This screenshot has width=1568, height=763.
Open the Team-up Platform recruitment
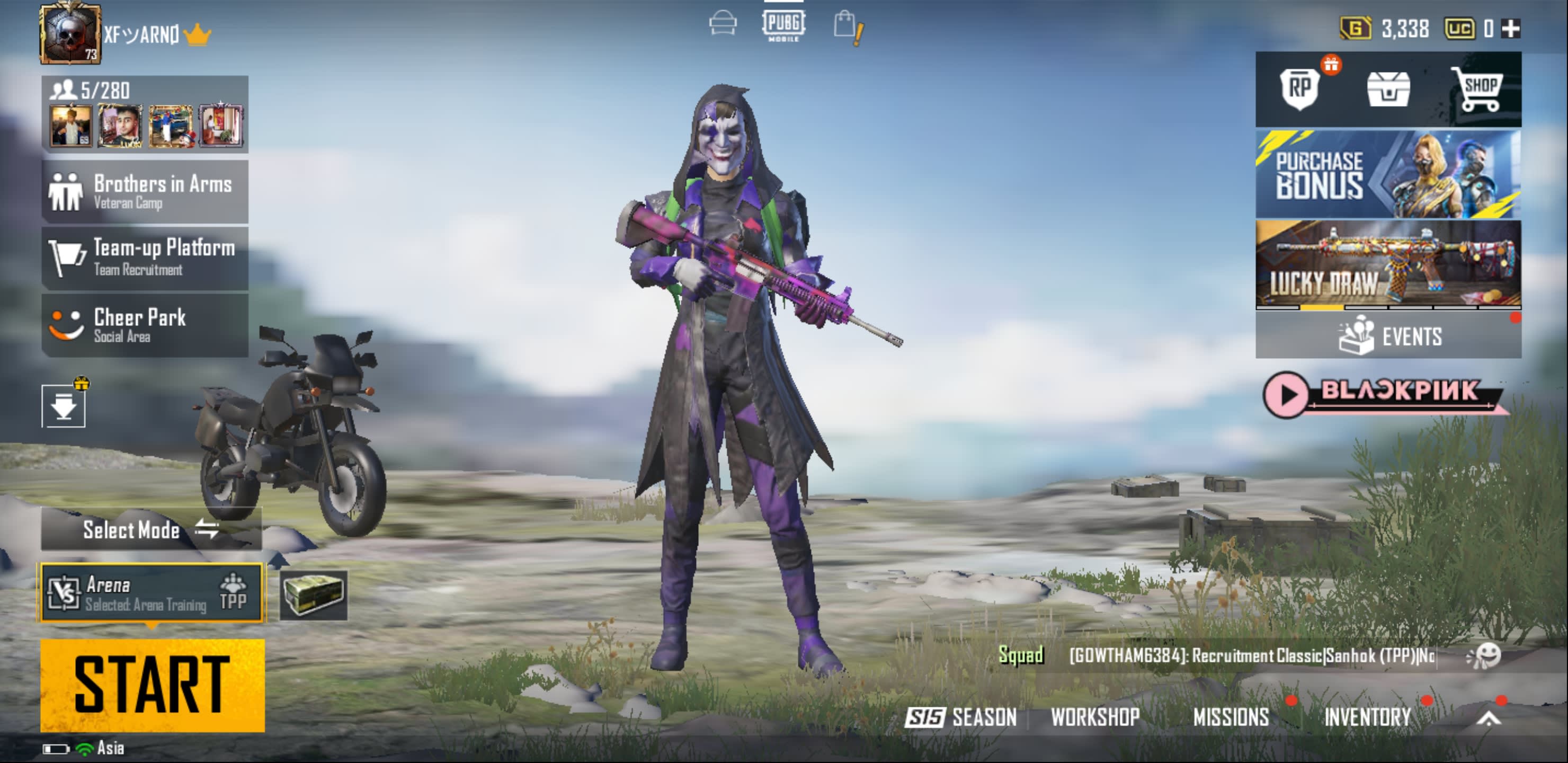click(x=145, y=258)
